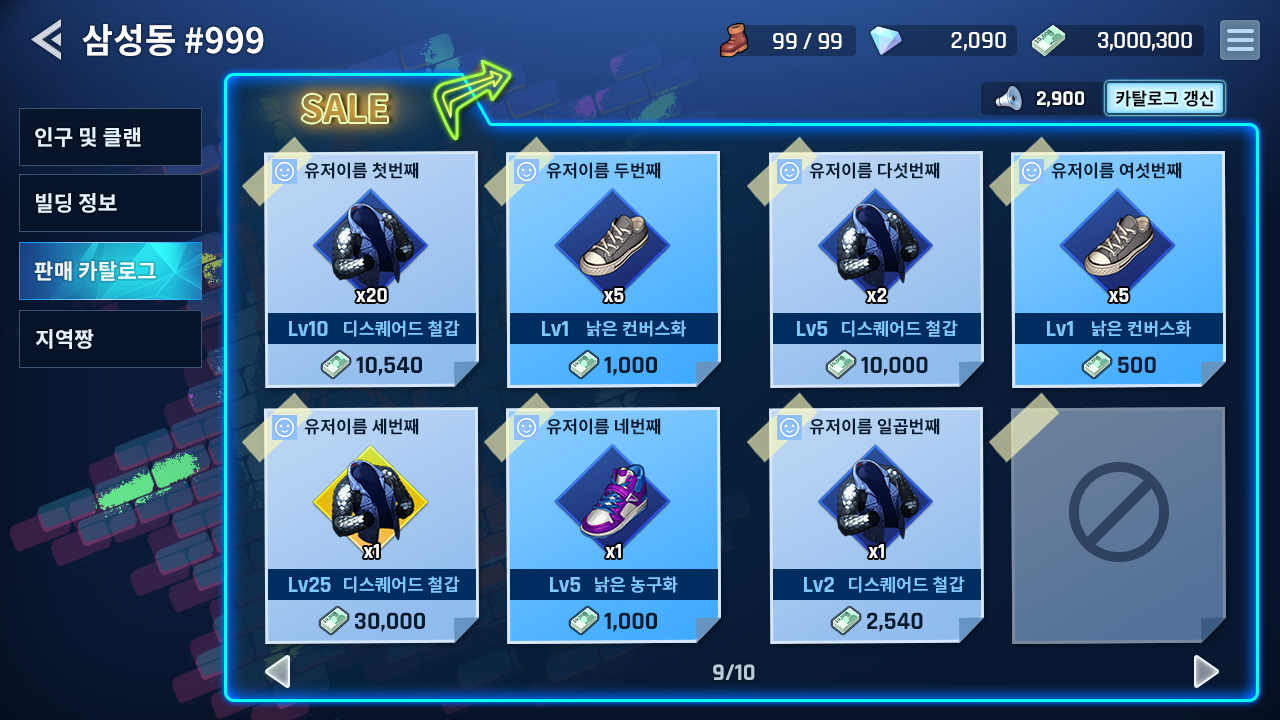Select the 낡은 컨버스화 listing priced 500
The image size is (1280, 720).
coord(1118,269)
